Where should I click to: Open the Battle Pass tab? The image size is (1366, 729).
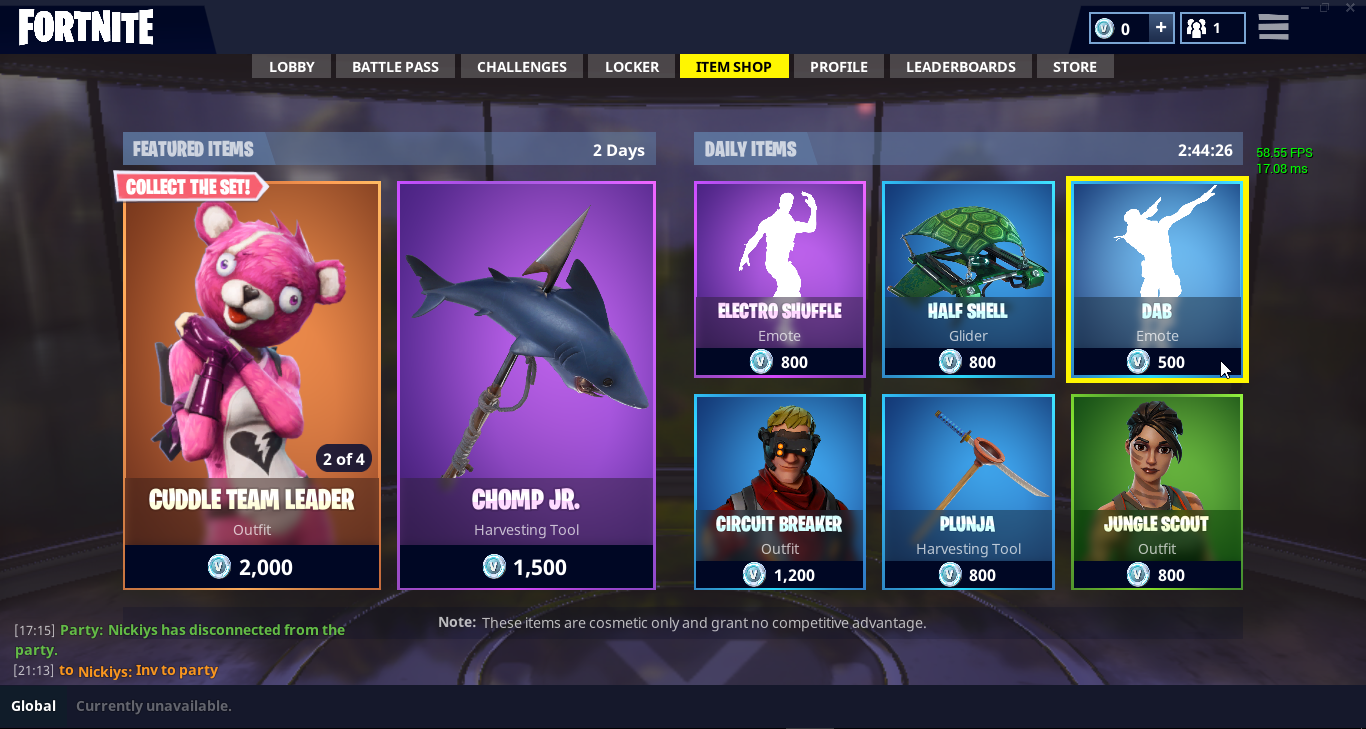(395, 67)
